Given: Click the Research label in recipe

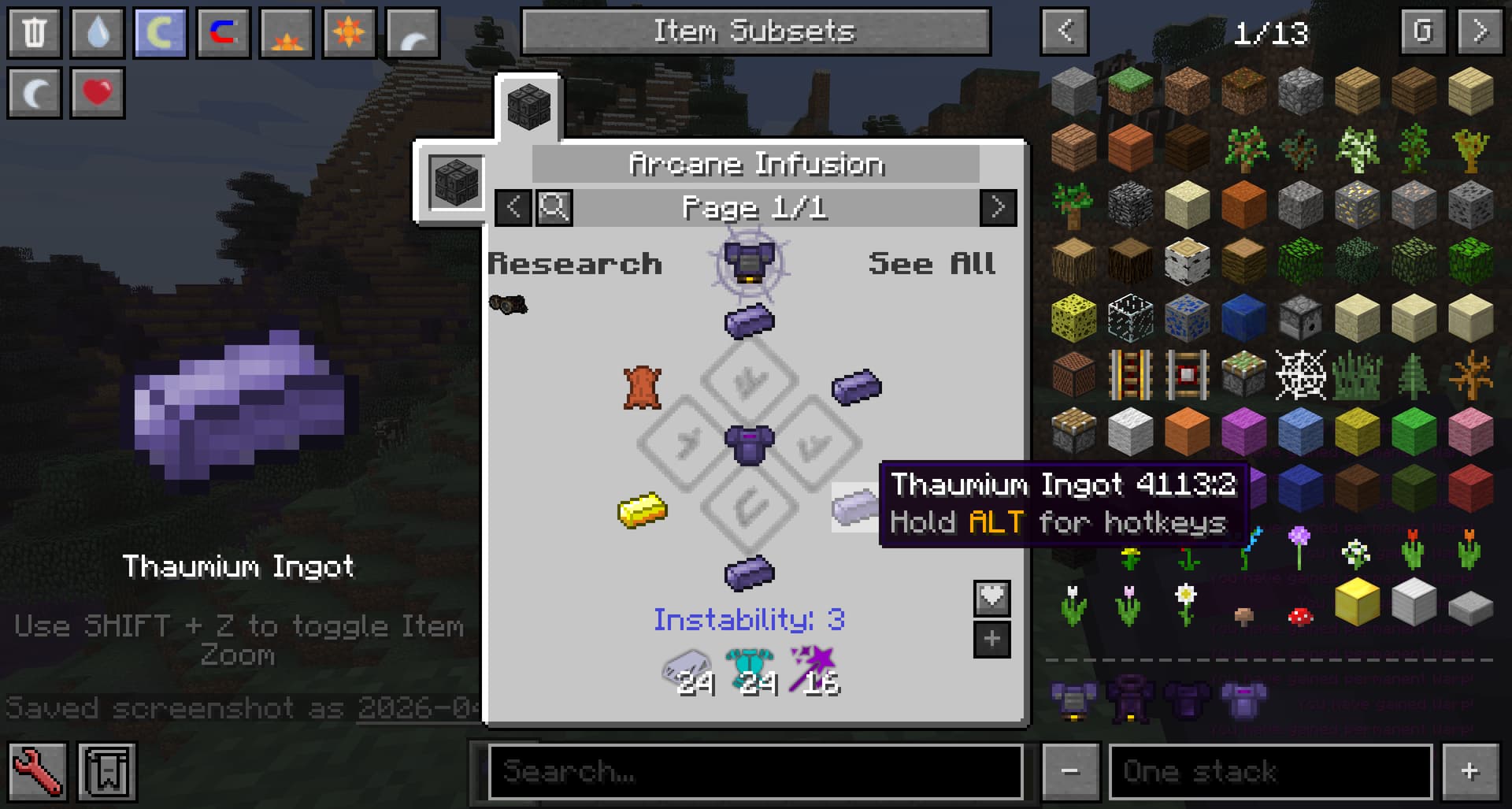Looking at the screenshot, I should click(575, 264).
